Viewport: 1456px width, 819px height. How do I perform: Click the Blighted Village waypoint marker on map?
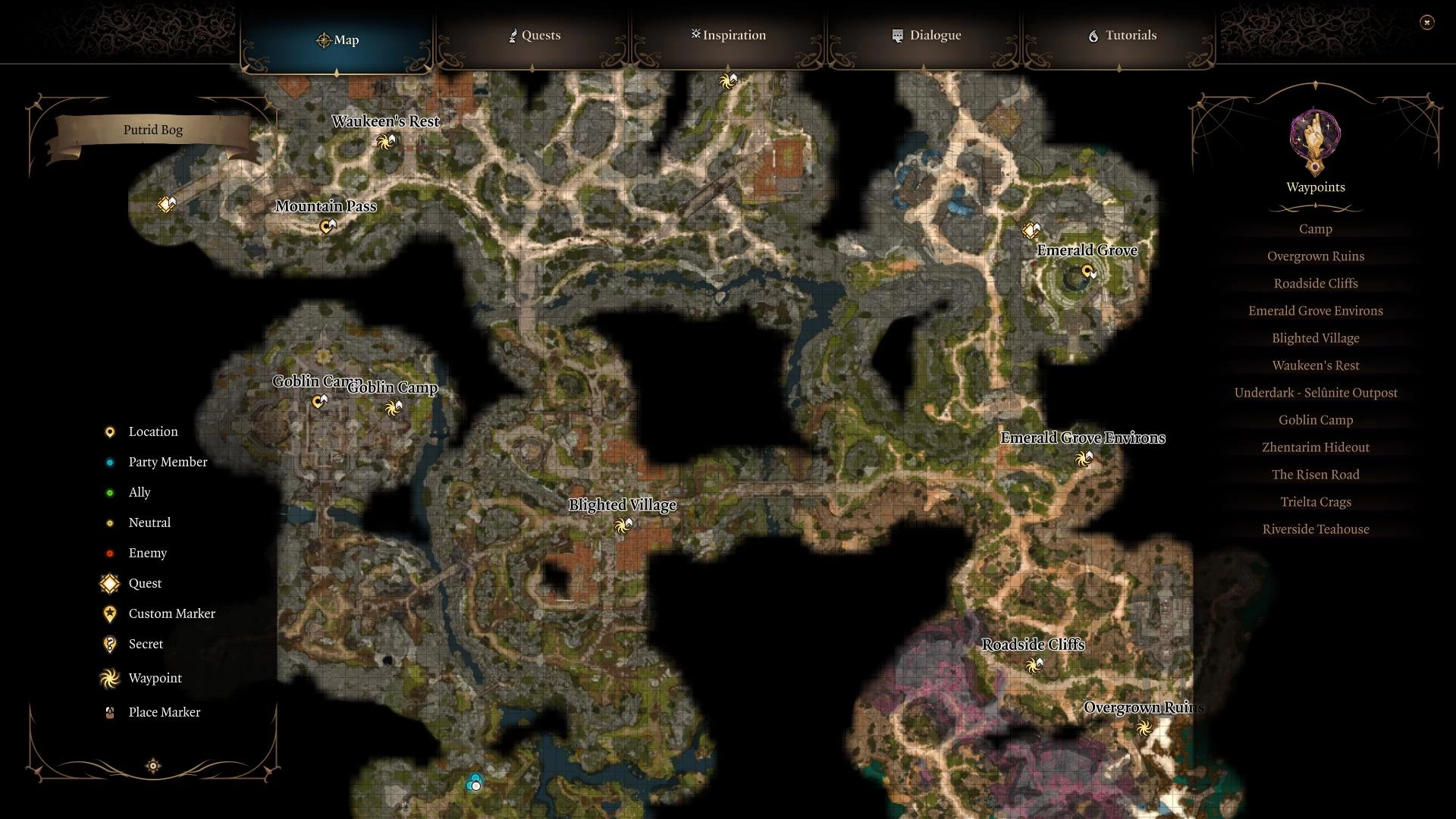[x=623, y=525]
